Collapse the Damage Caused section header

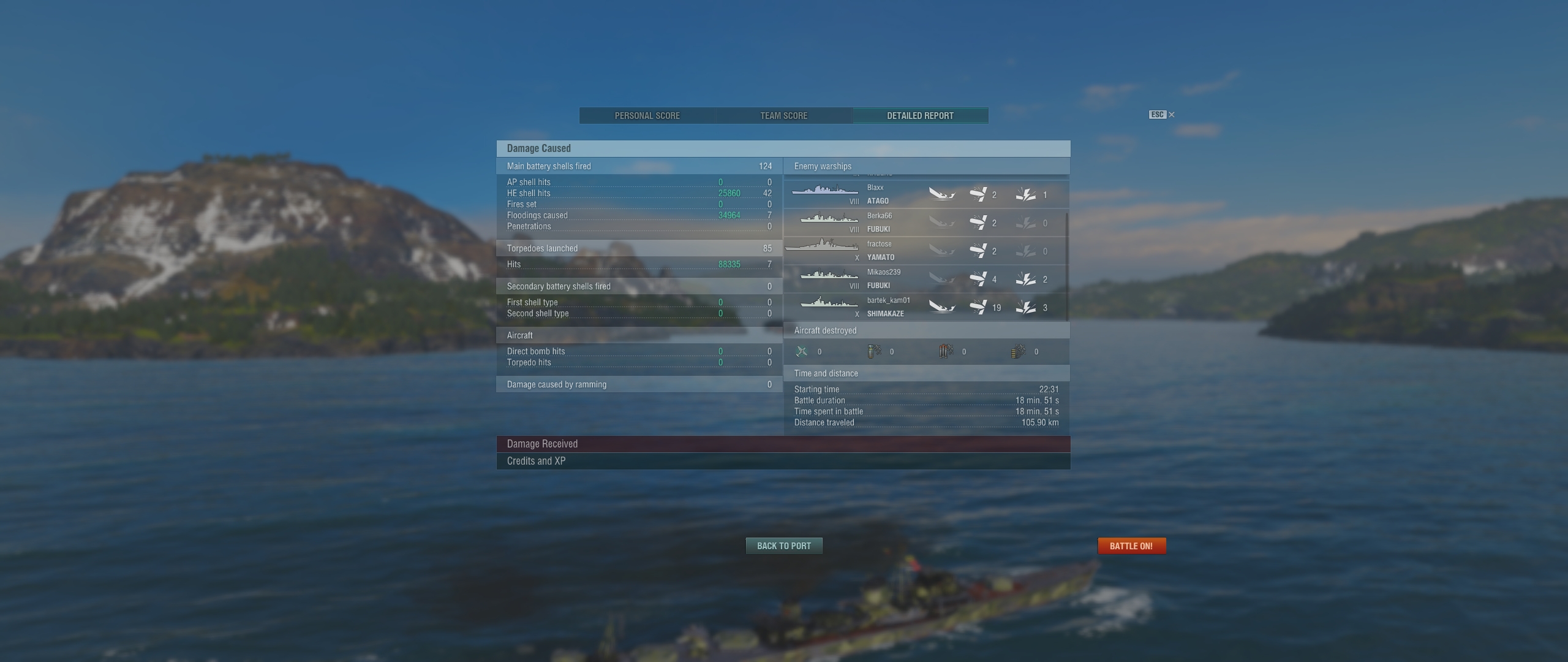point(783,148)
